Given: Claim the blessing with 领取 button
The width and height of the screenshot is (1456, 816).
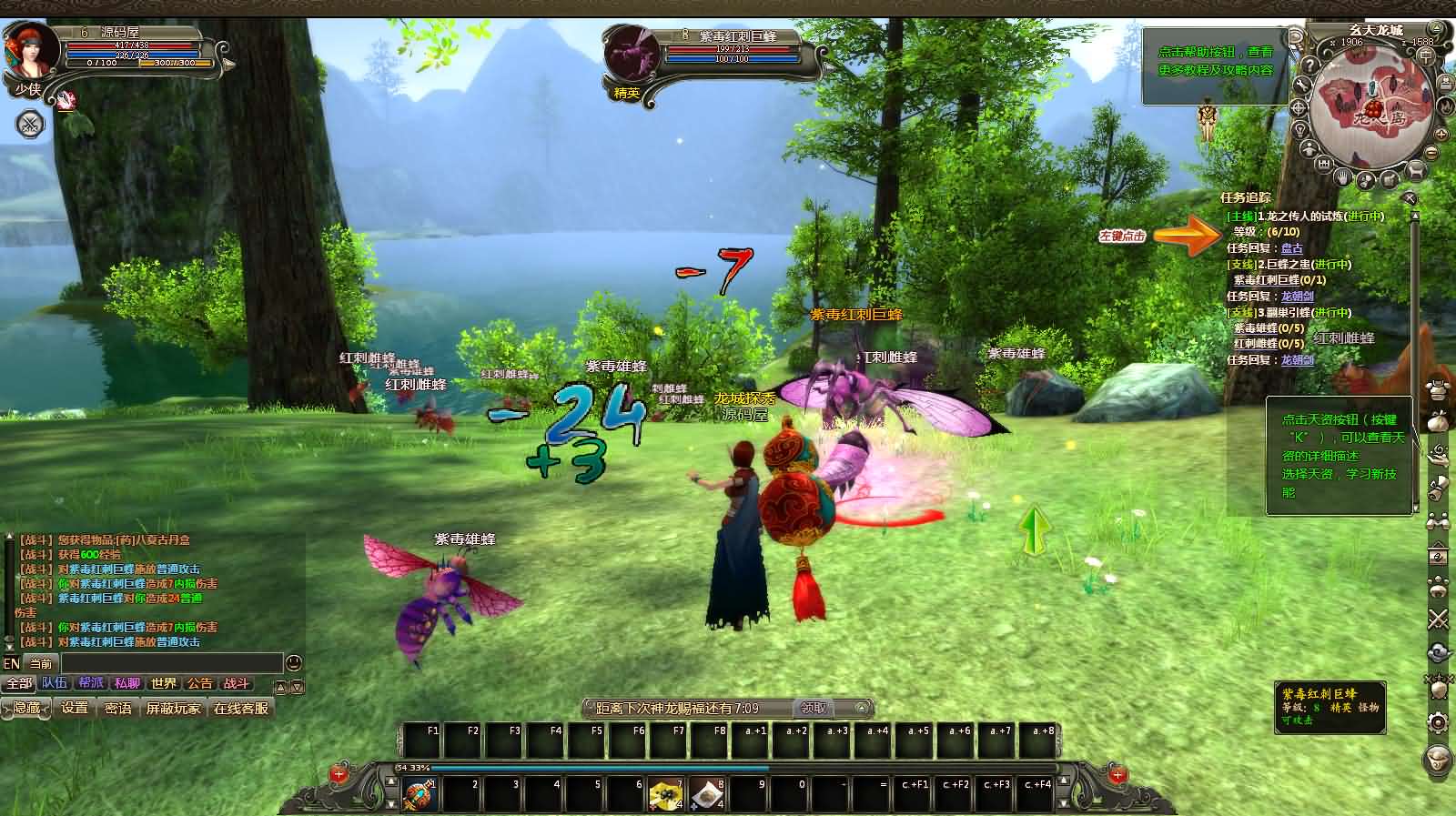Looking at the screenshot, I should click(x=814, y=708).
